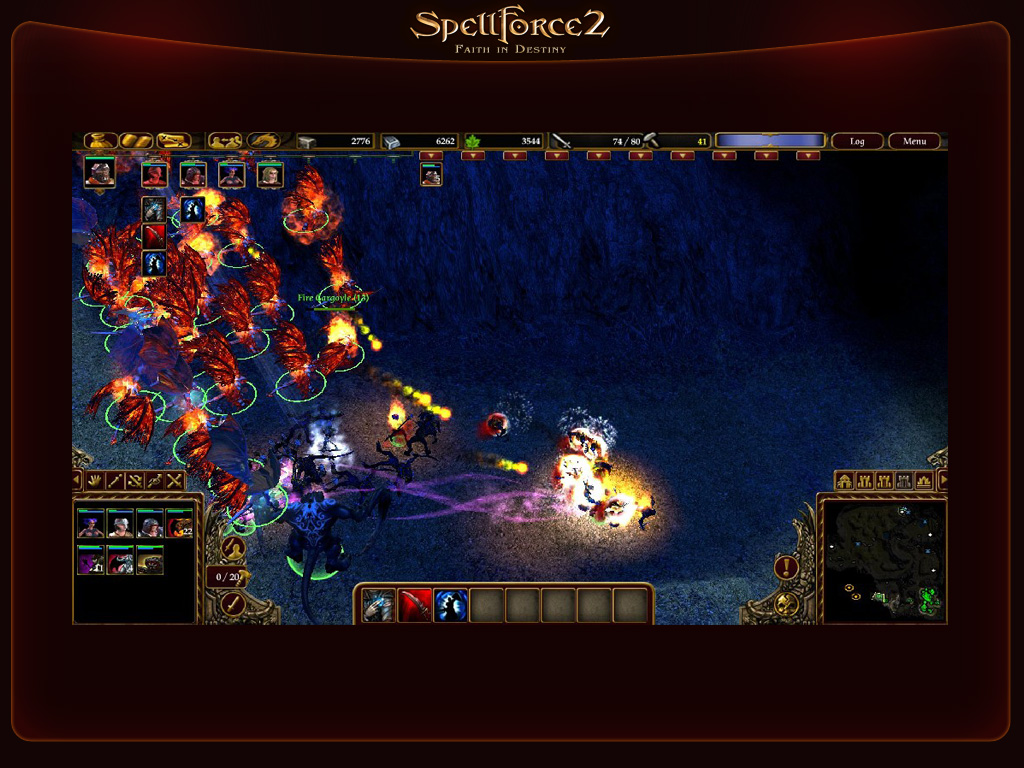The image size is (1024, 768).
Task: Select the purple-haired companion portrait in the top row
Action: click(x=231, y=175)
